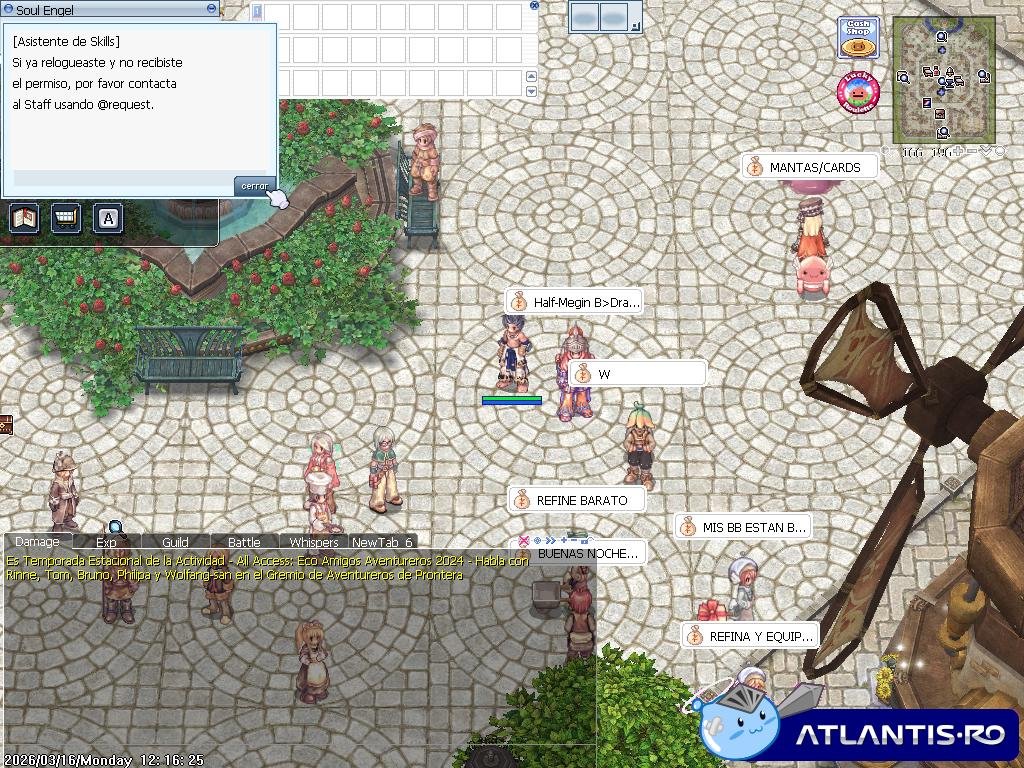Click the letter A icon button
The image size is (1024, 768).
(108, 217)
